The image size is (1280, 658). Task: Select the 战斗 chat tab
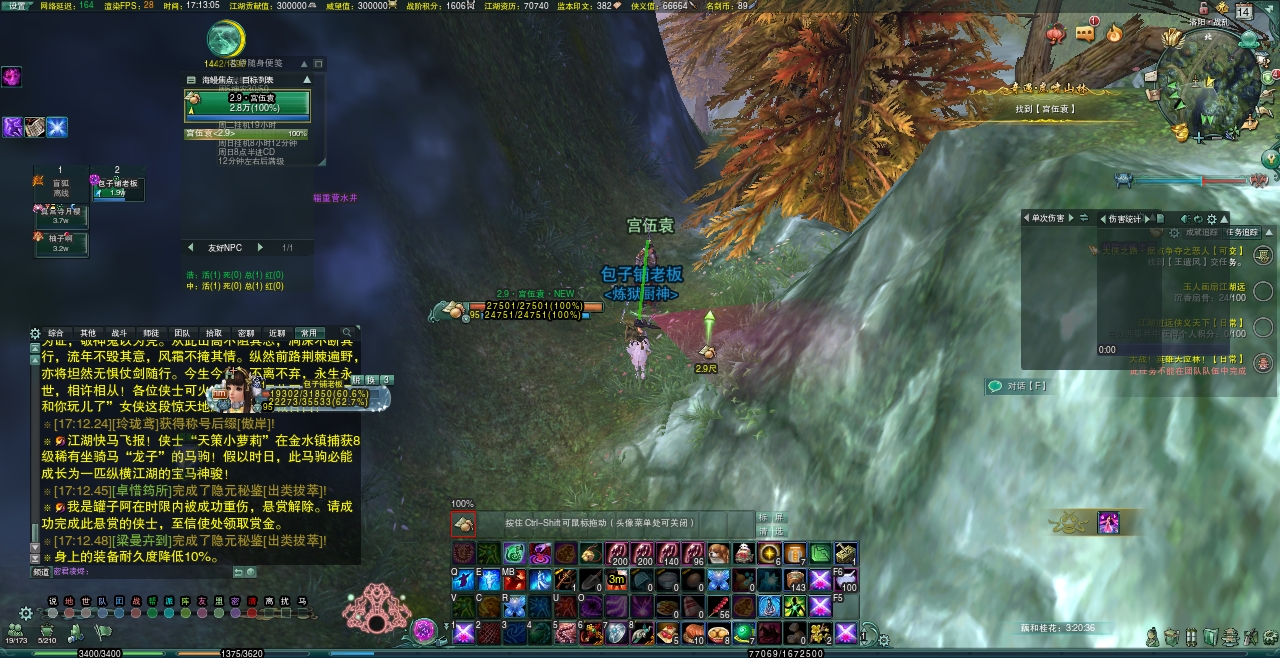(118, 333)
